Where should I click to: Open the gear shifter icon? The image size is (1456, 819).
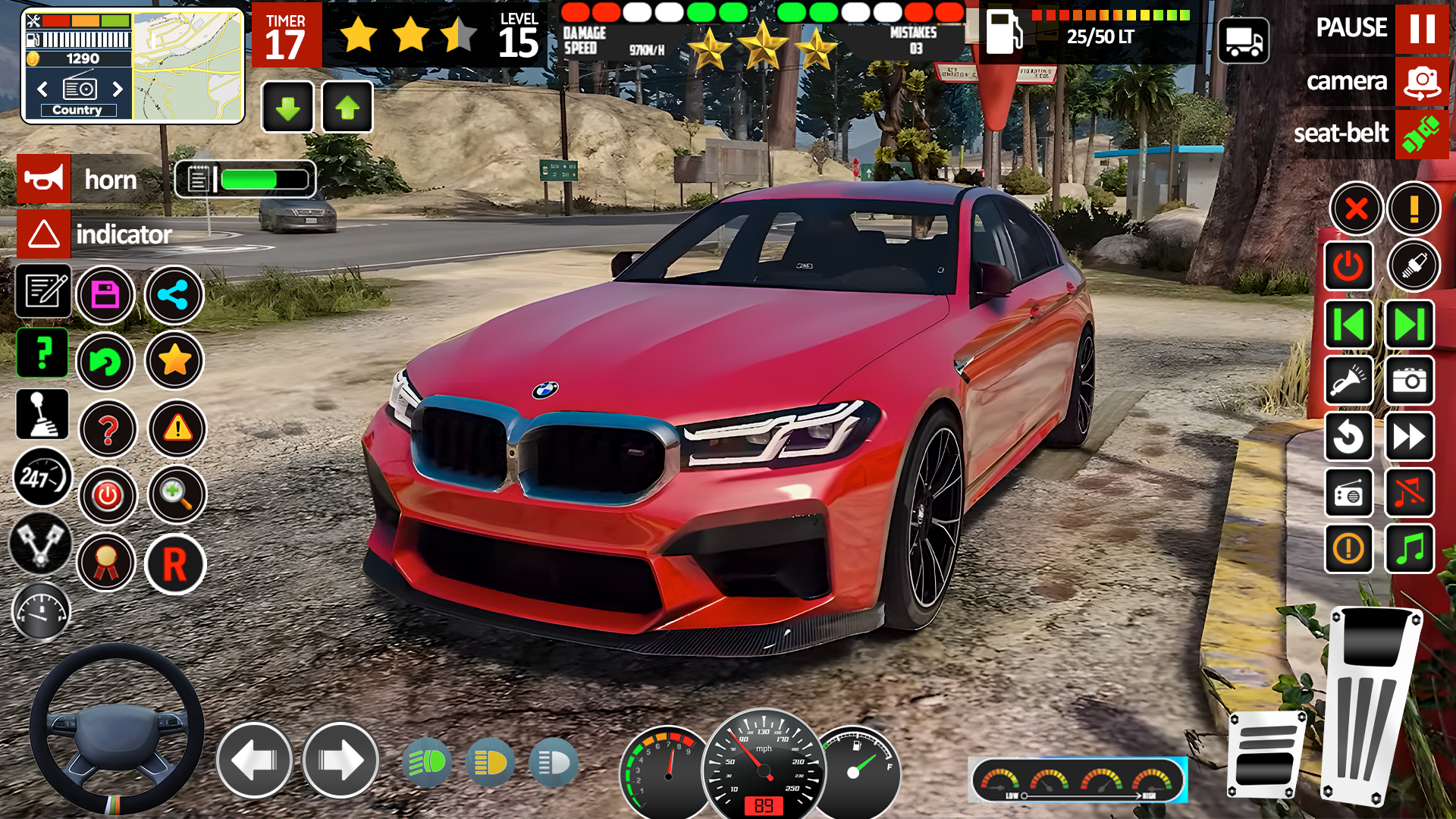(x=42, y=415)
